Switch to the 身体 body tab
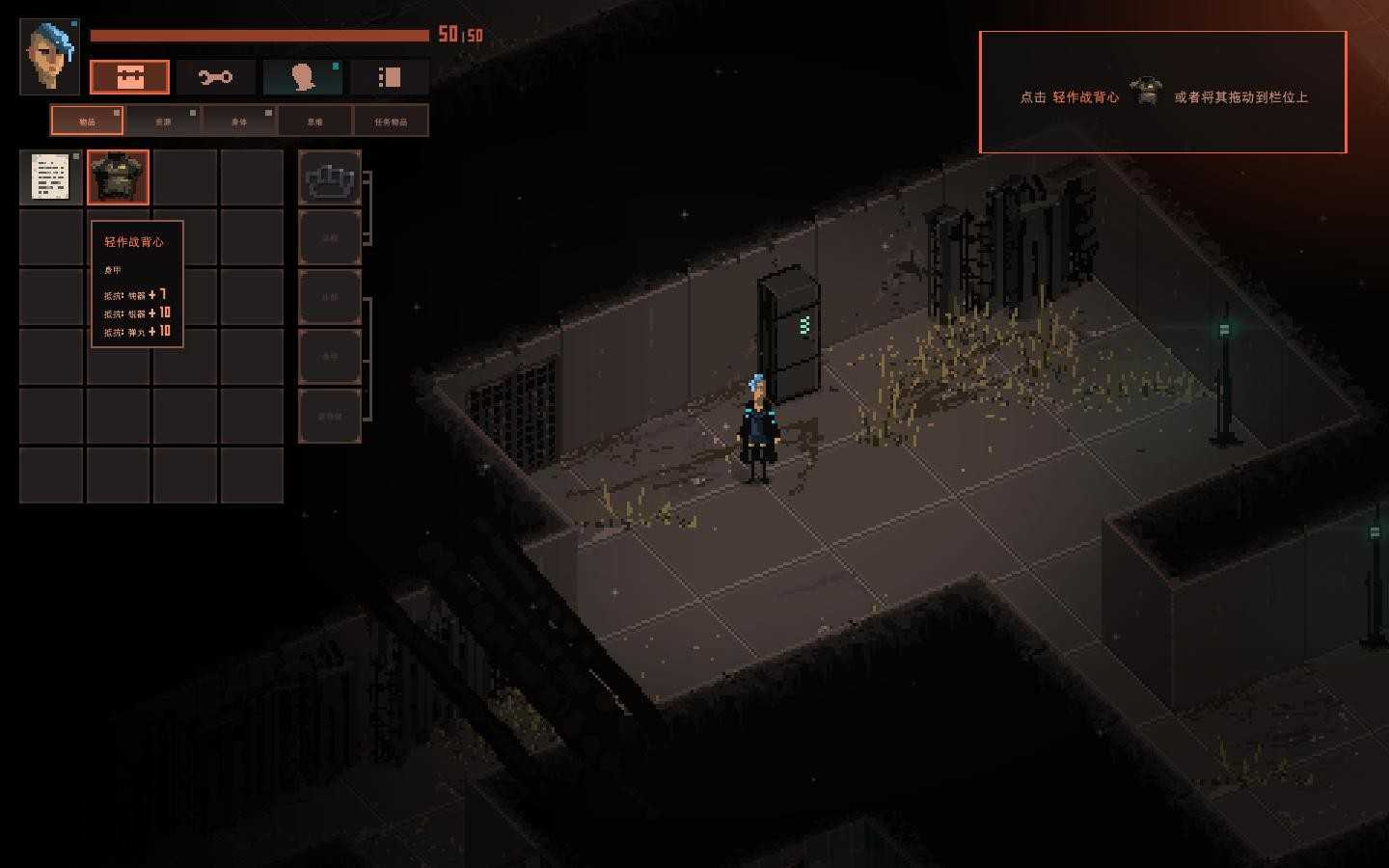Viewport: 1389px width, 868px height. tap(239, 122)
